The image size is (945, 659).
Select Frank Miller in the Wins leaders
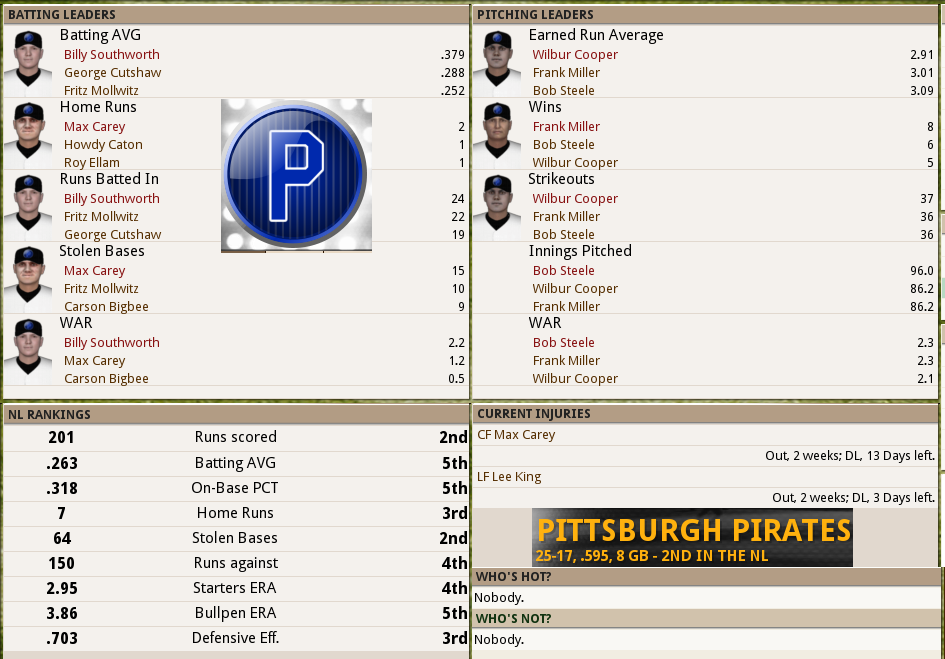tap(566, 127)
